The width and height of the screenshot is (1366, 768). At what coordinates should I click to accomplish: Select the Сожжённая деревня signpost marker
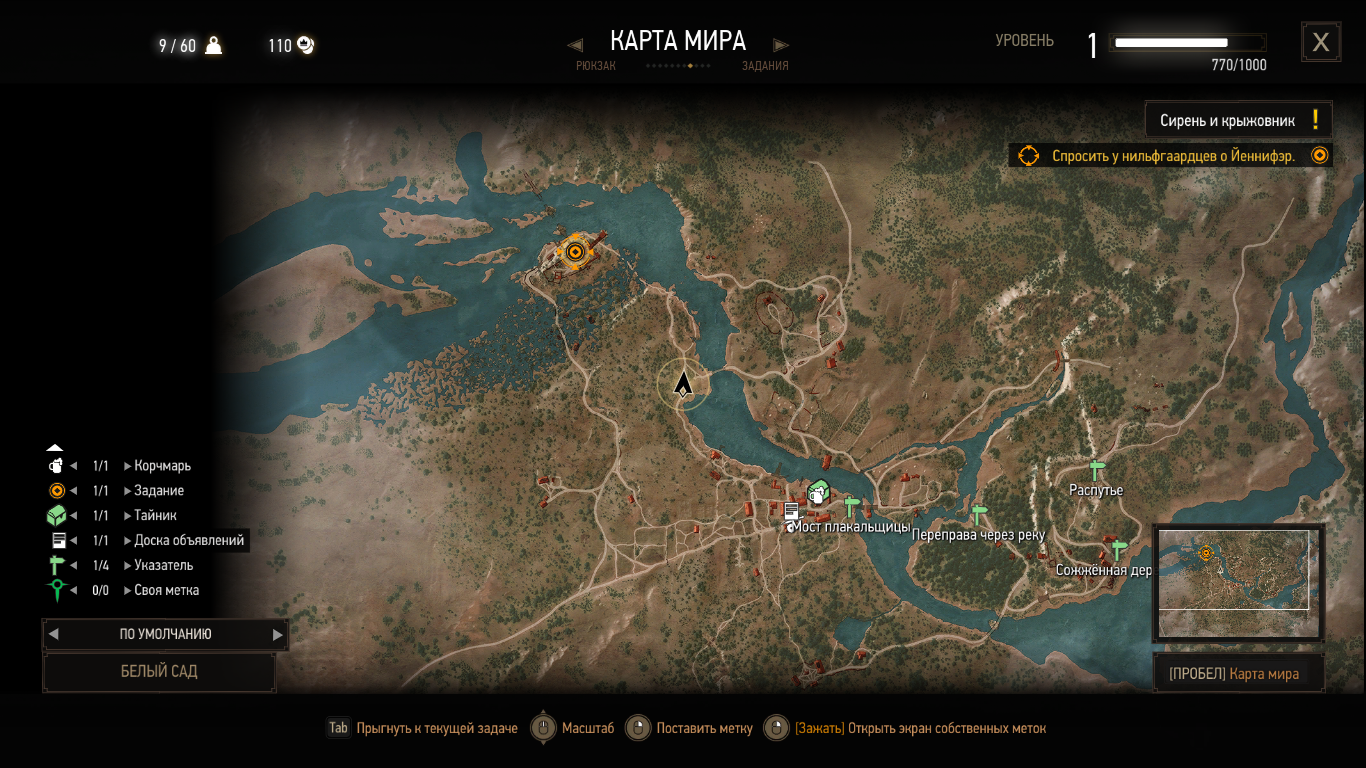(1119, 549)
